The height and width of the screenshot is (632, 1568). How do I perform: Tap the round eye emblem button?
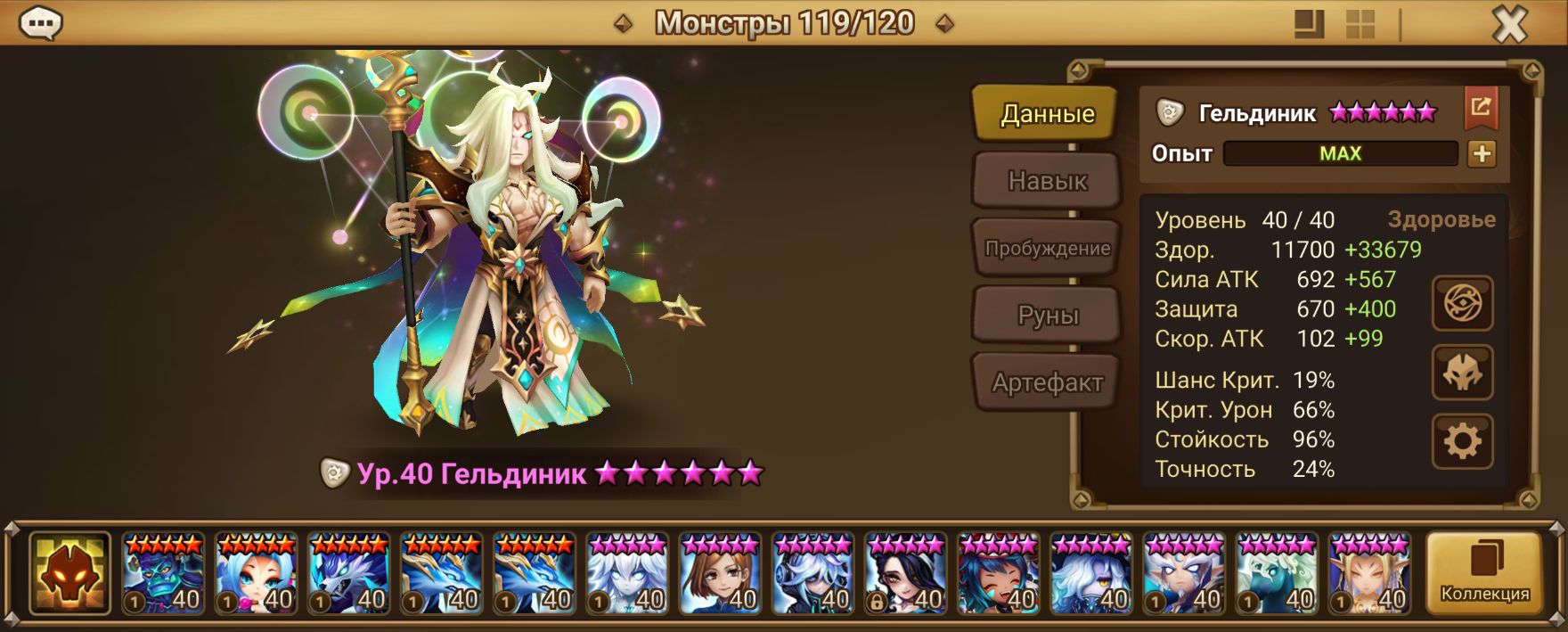[1462, 304]
